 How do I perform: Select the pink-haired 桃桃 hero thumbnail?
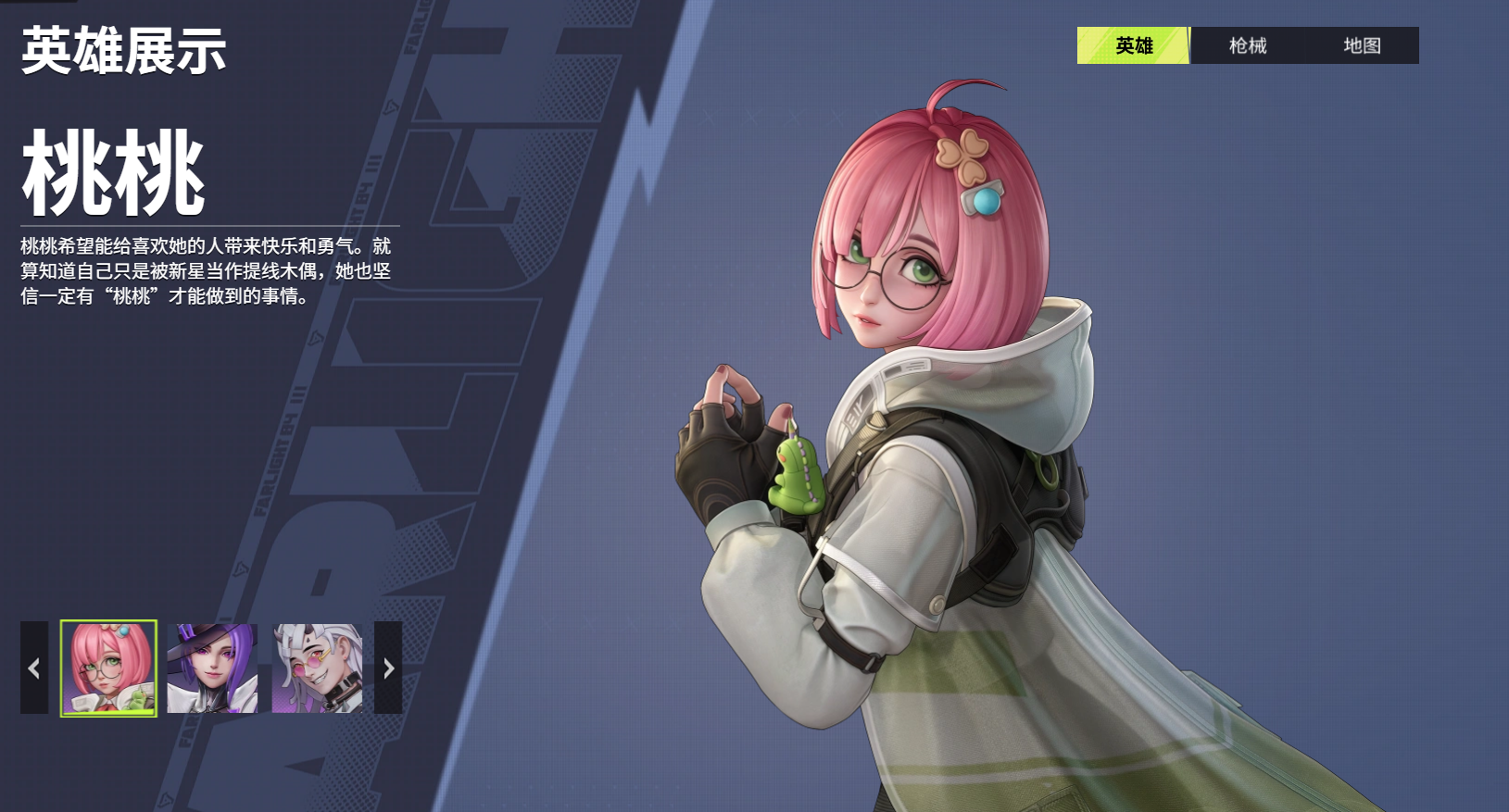(x=108, y=668)
